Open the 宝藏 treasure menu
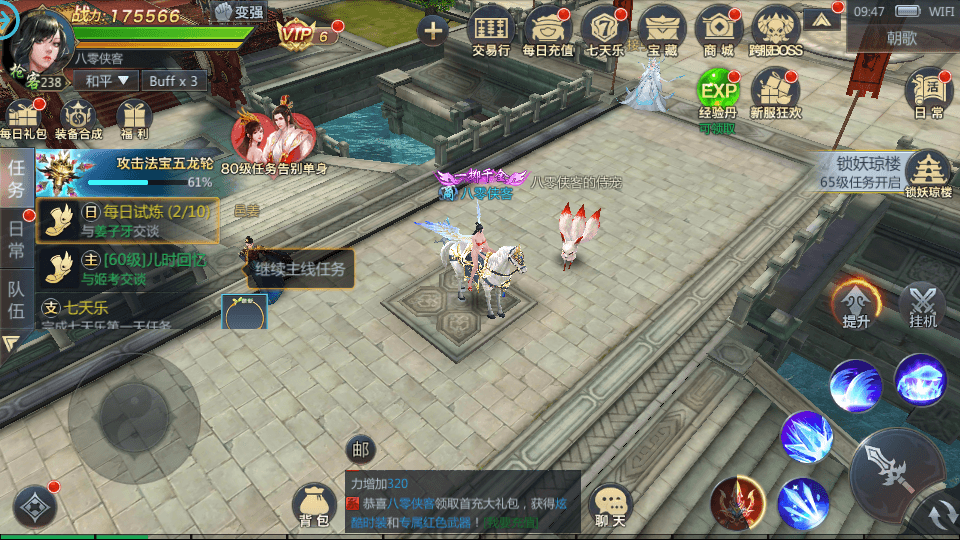 click(x=662, y=28)
